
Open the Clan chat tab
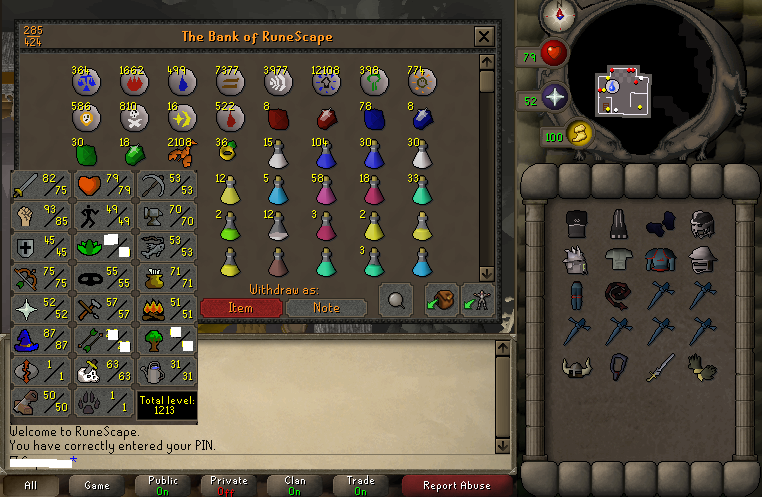click(295, 485)
